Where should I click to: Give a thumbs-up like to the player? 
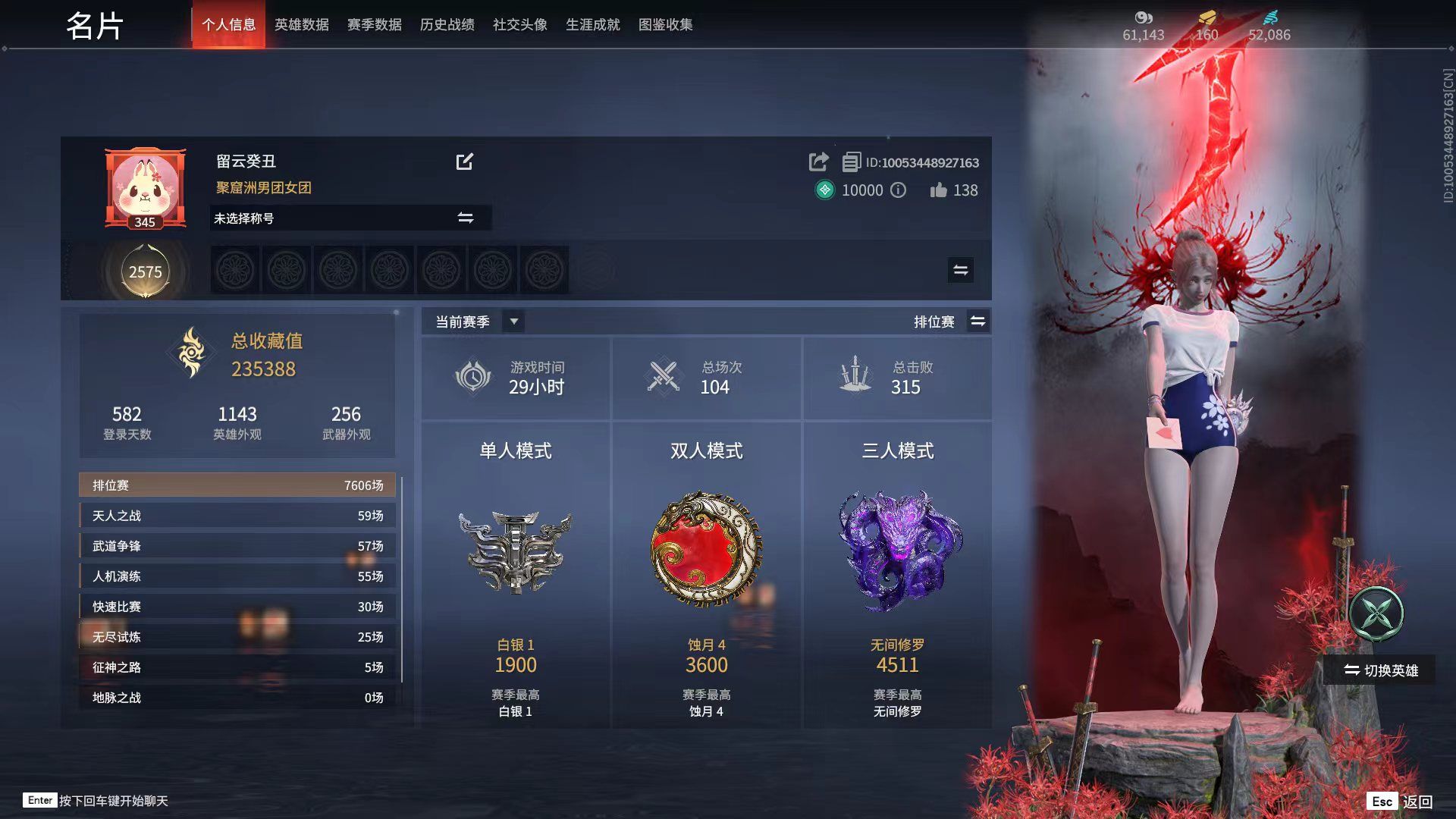[x=940, y=191]
